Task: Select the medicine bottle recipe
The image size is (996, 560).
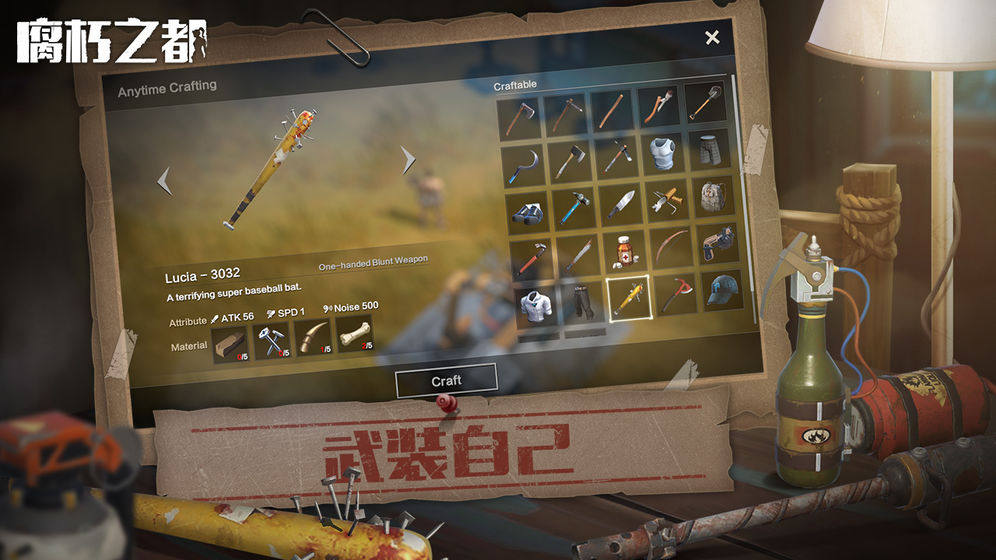Action: [624, 249]
